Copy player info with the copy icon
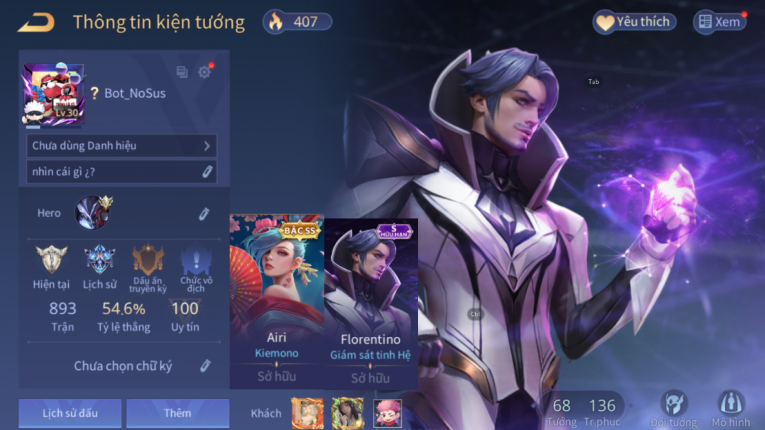The width and height of the screenshot is (765, 430). (x=182, y=72)
